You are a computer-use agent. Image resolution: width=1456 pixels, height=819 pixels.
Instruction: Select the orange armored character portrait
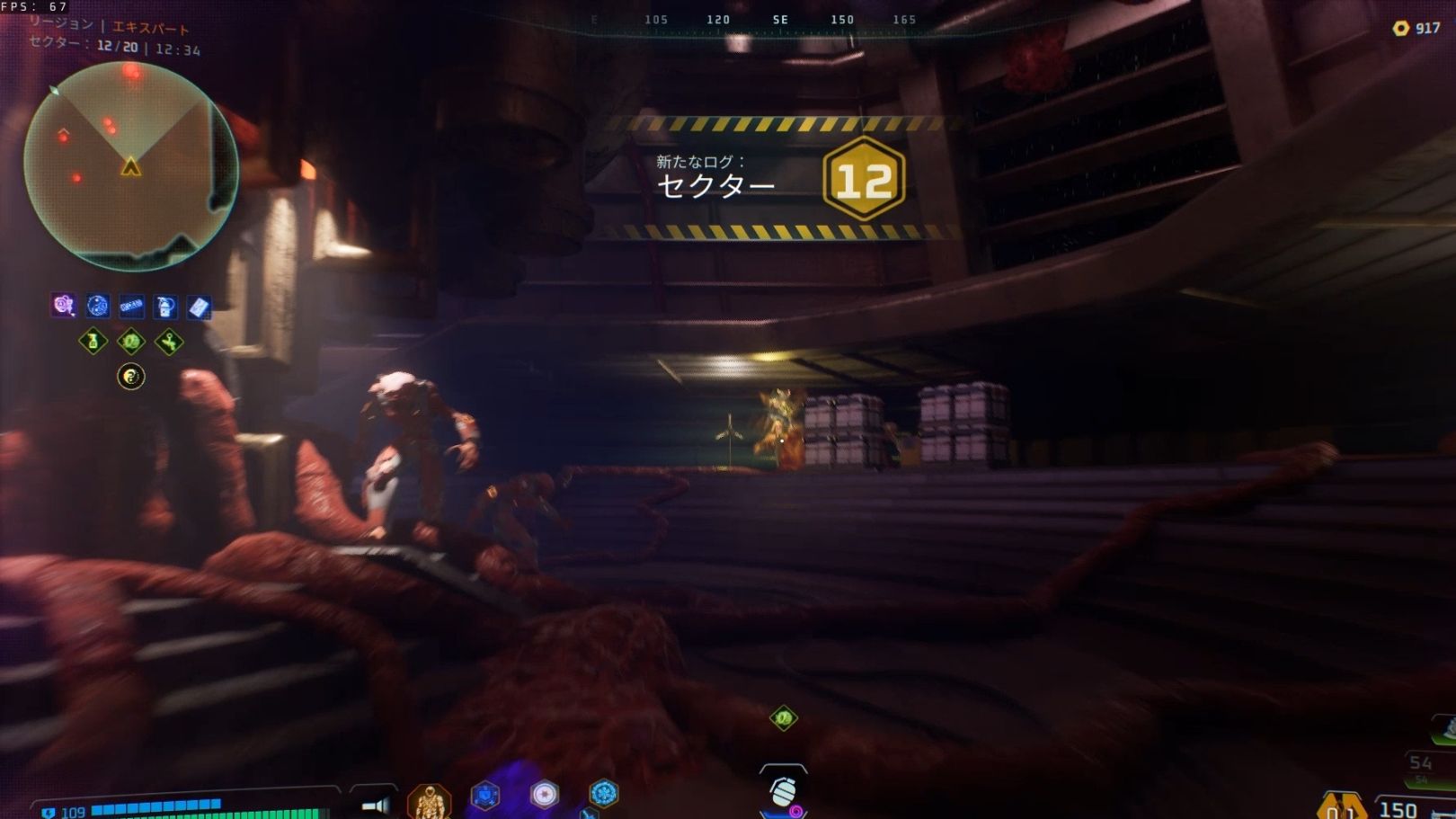coord(430,800)
